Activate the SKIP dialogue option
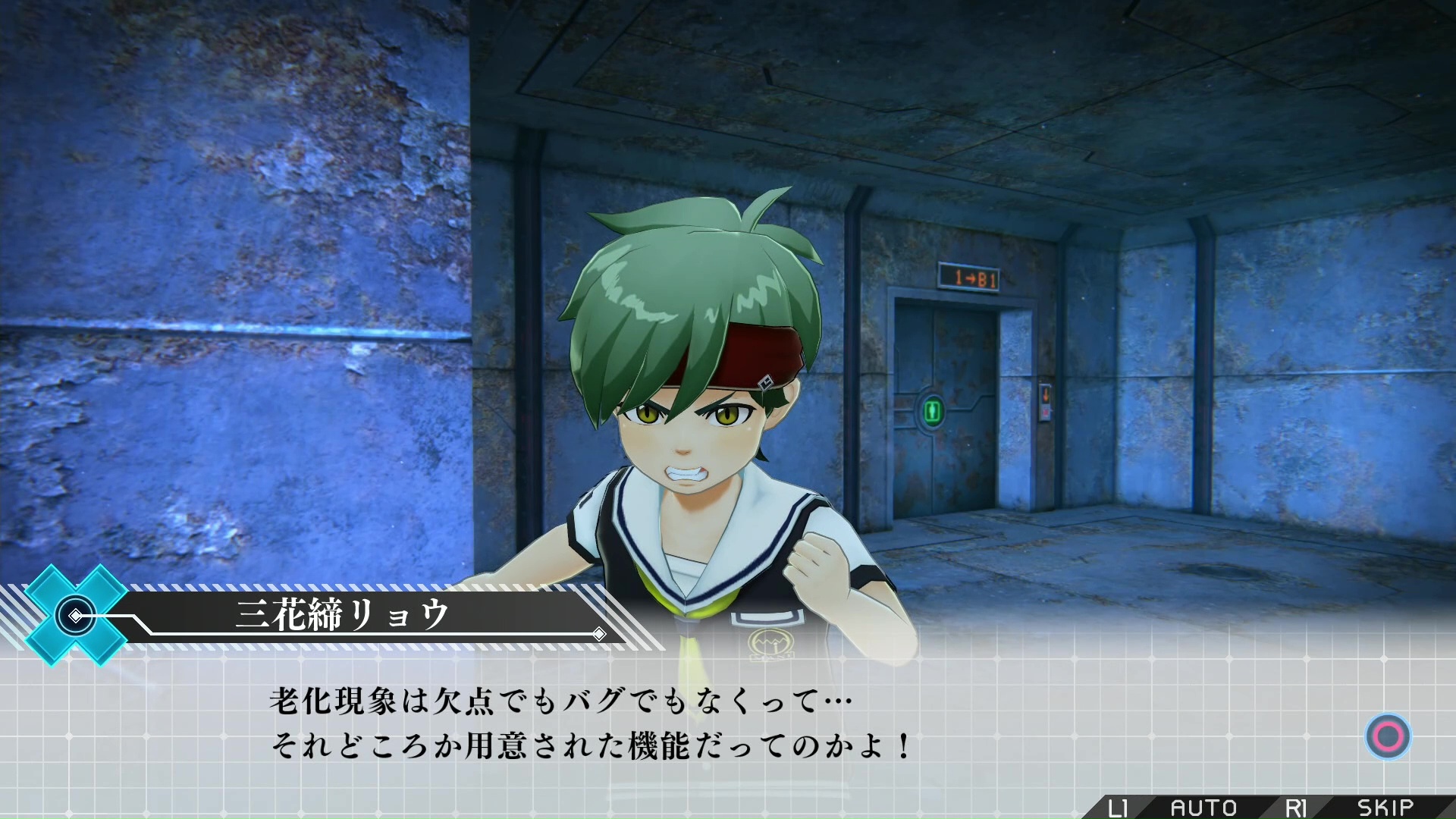Screen dimensions: 1456x819 1385,808
